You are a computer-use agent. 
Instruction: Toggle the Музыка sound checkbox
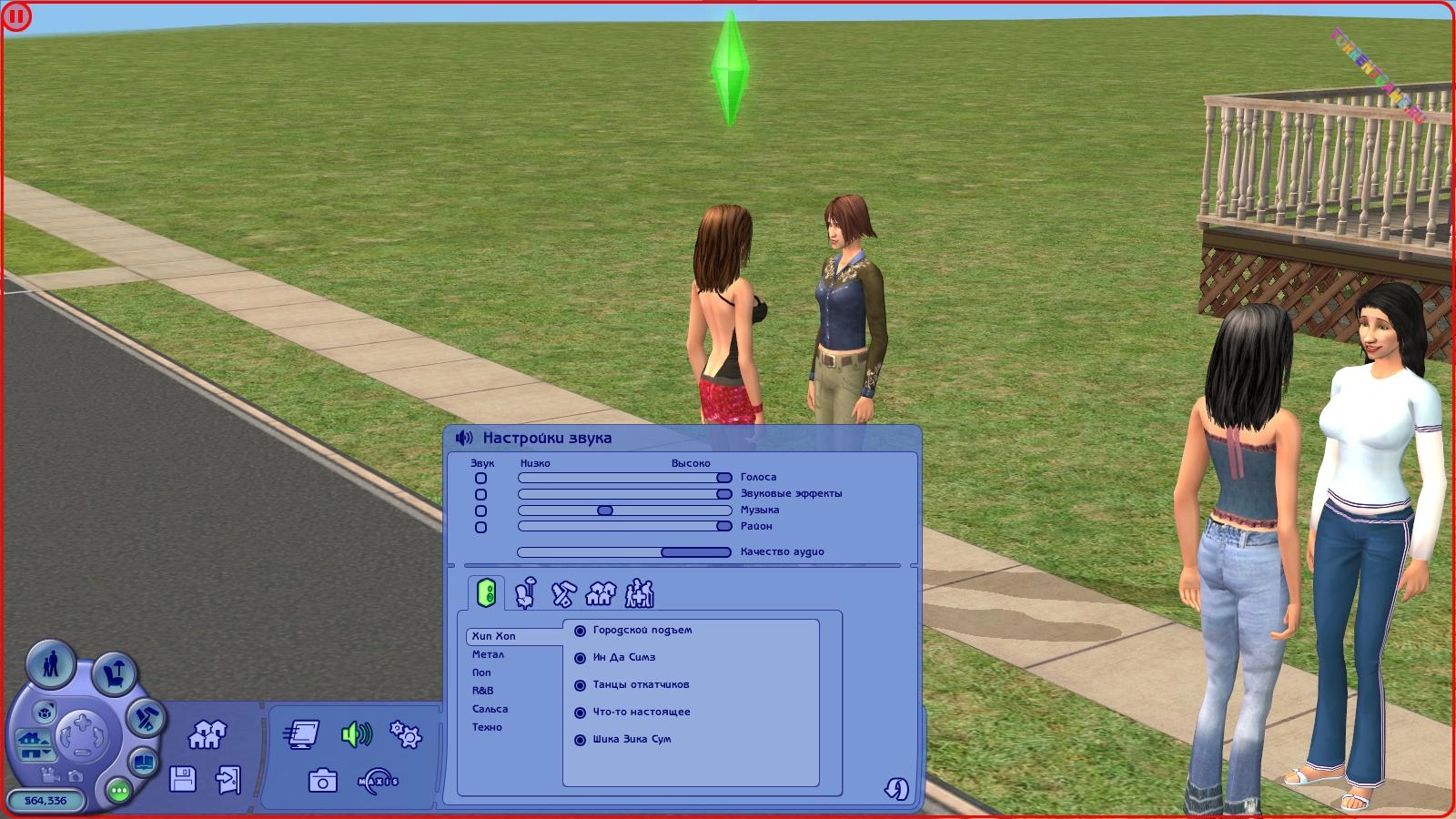click(x=480, y=511)
